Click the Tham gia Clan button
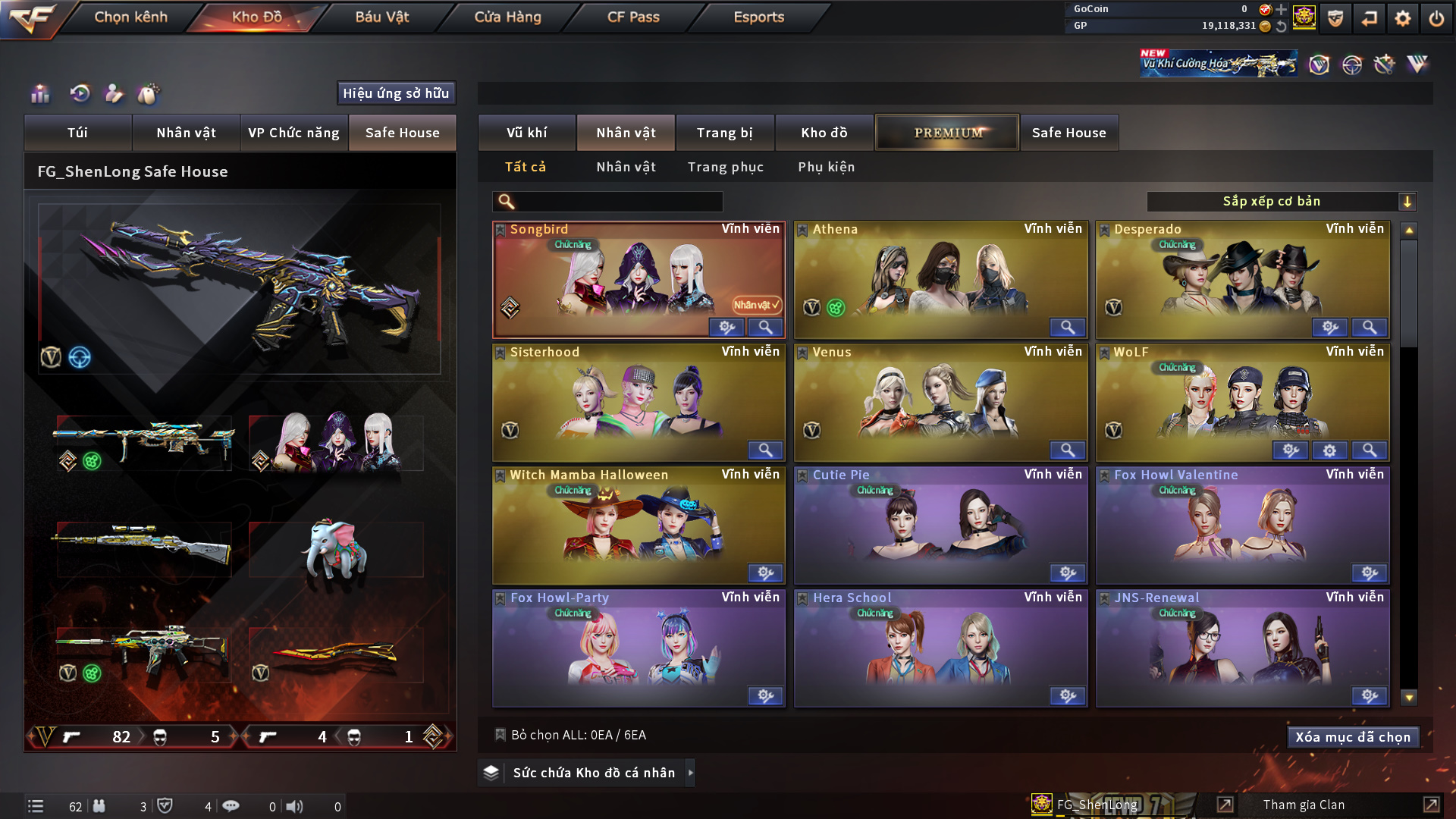This screenshot has height=819, width=1456. (1304, 805)
